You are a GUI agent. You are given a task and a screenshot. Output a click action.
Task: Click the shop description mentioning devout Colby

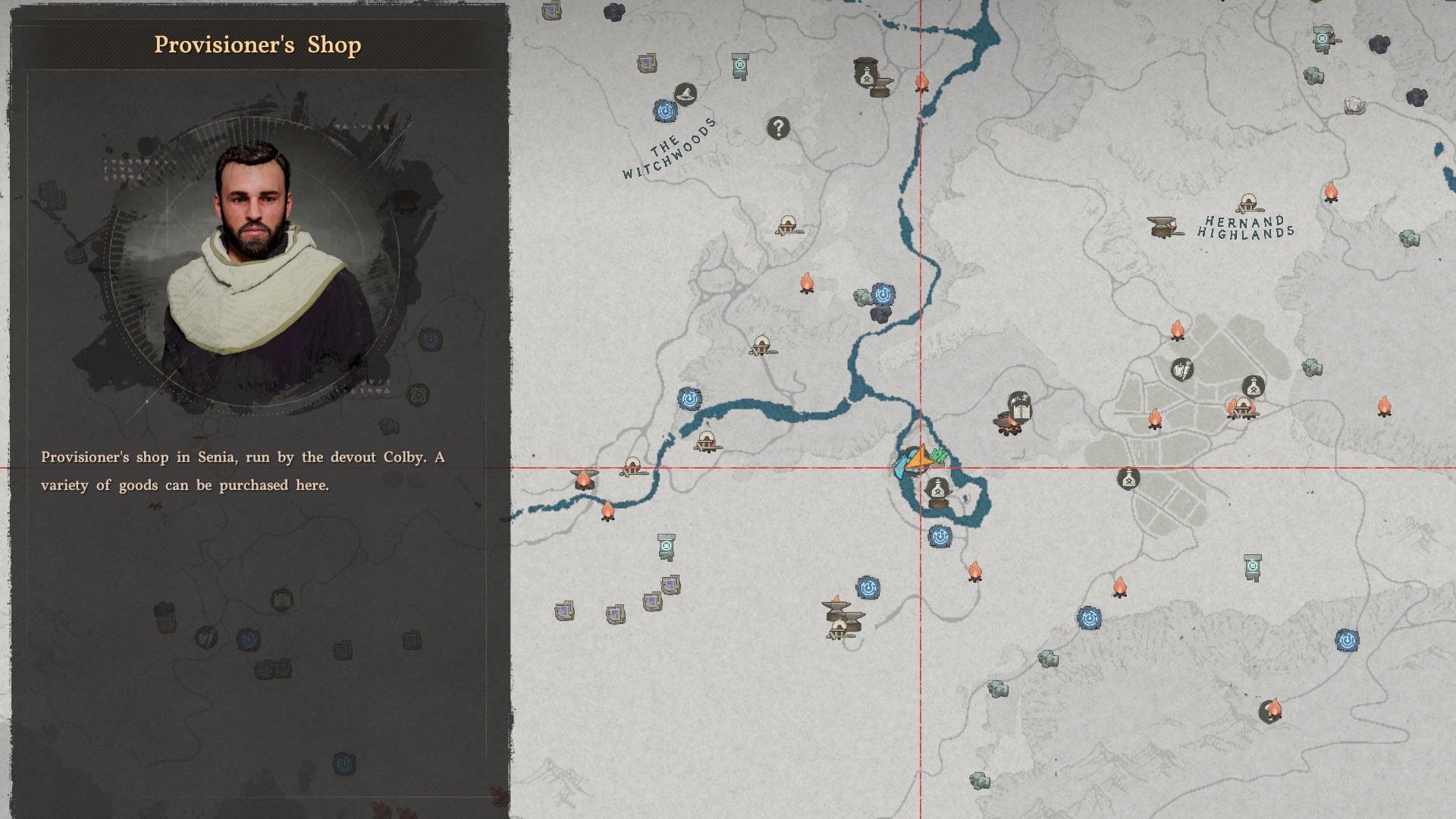(243, 470)
